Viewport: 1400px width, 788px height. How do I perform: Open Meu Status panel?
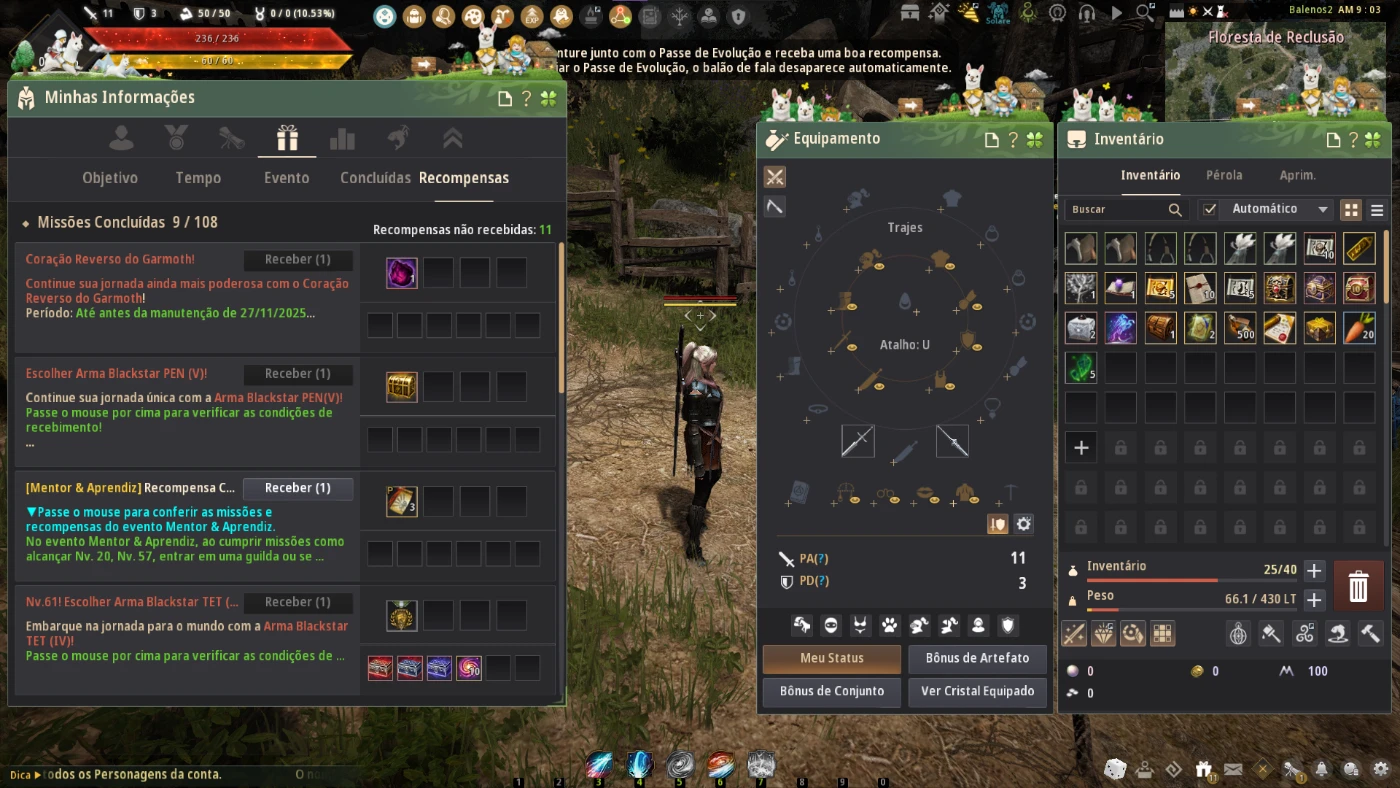(x=831, y=658)
